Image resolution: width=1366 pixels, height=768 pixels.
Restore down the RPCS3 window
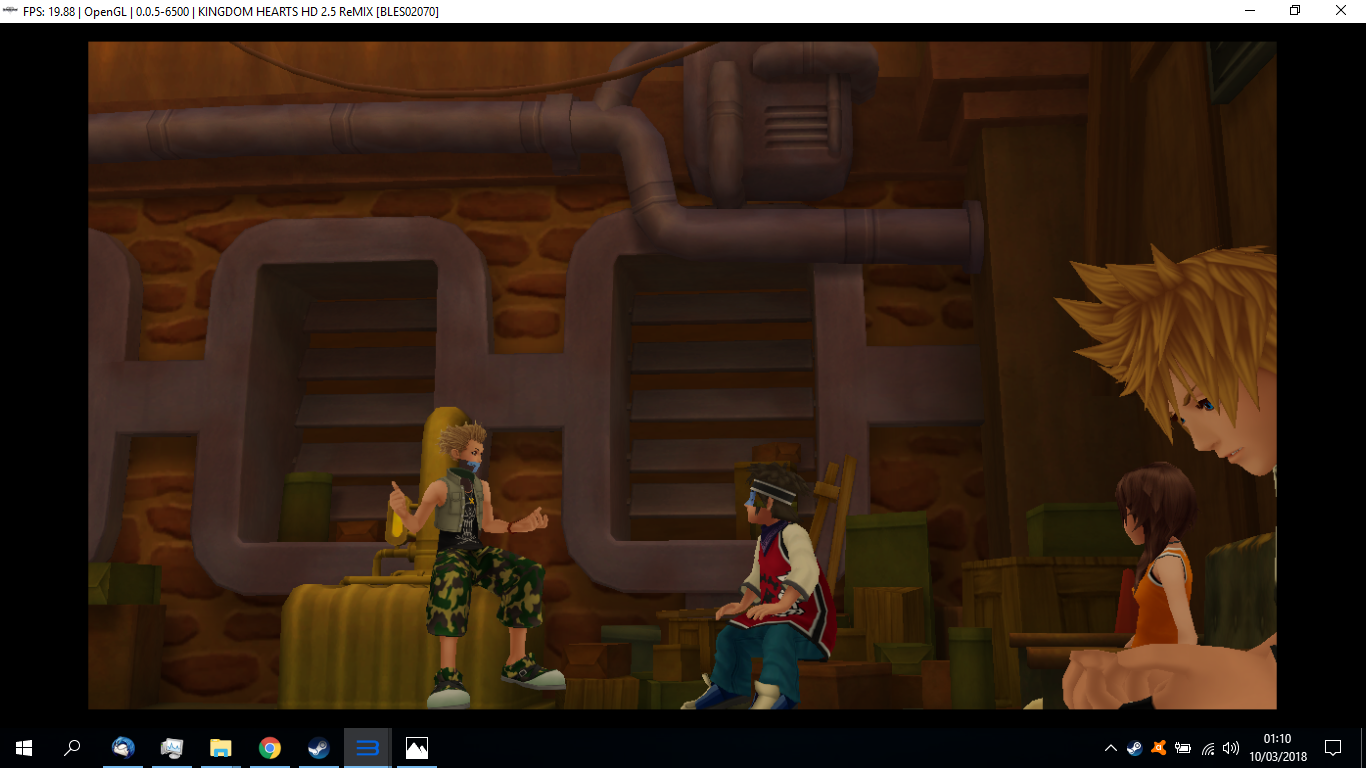coord(1294,11)
